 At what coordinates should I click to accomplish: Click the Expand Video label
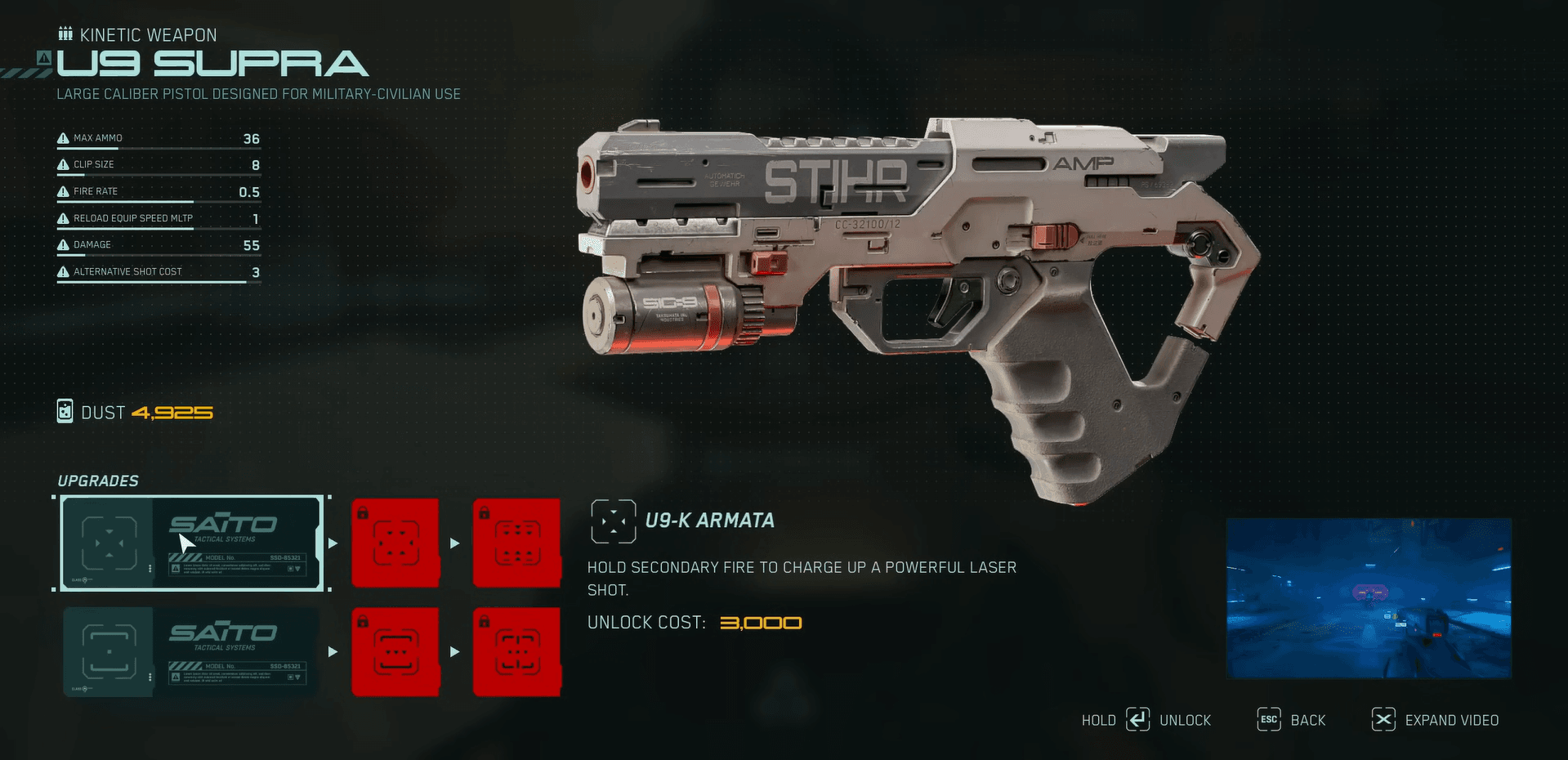(x=1451, y=720)
